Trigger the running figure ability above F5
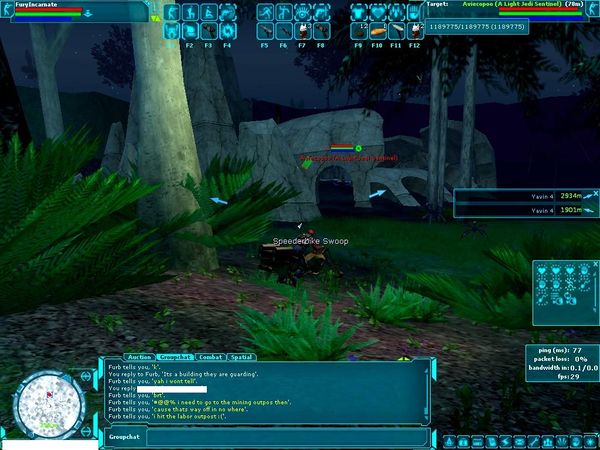This screenshot has width=600, height=450. 264,13
